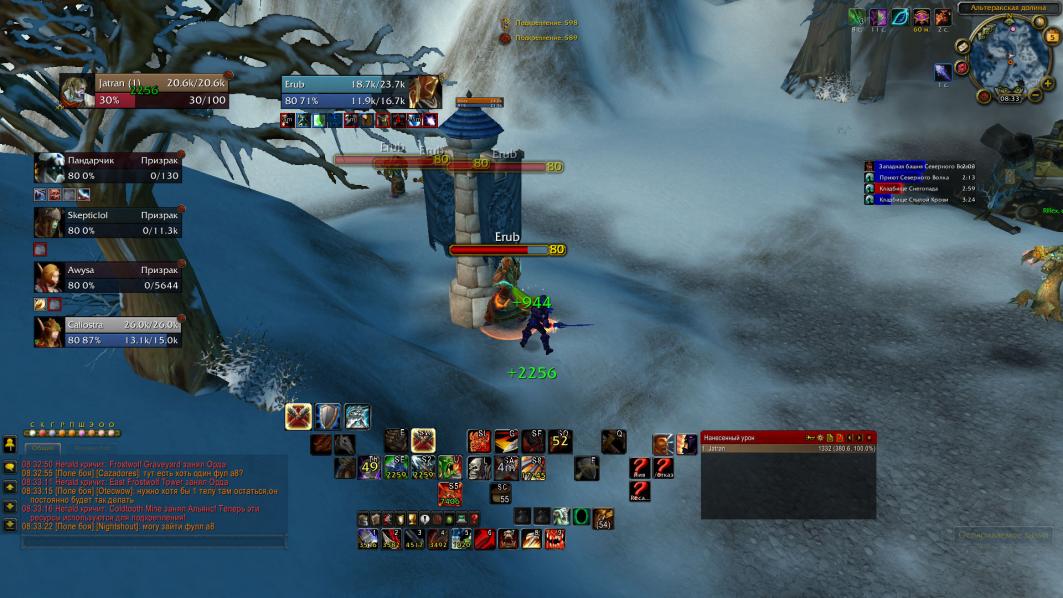The image size is (1063, 598).
Task: Click Jatran's row in damage meter
Action: 788,449
